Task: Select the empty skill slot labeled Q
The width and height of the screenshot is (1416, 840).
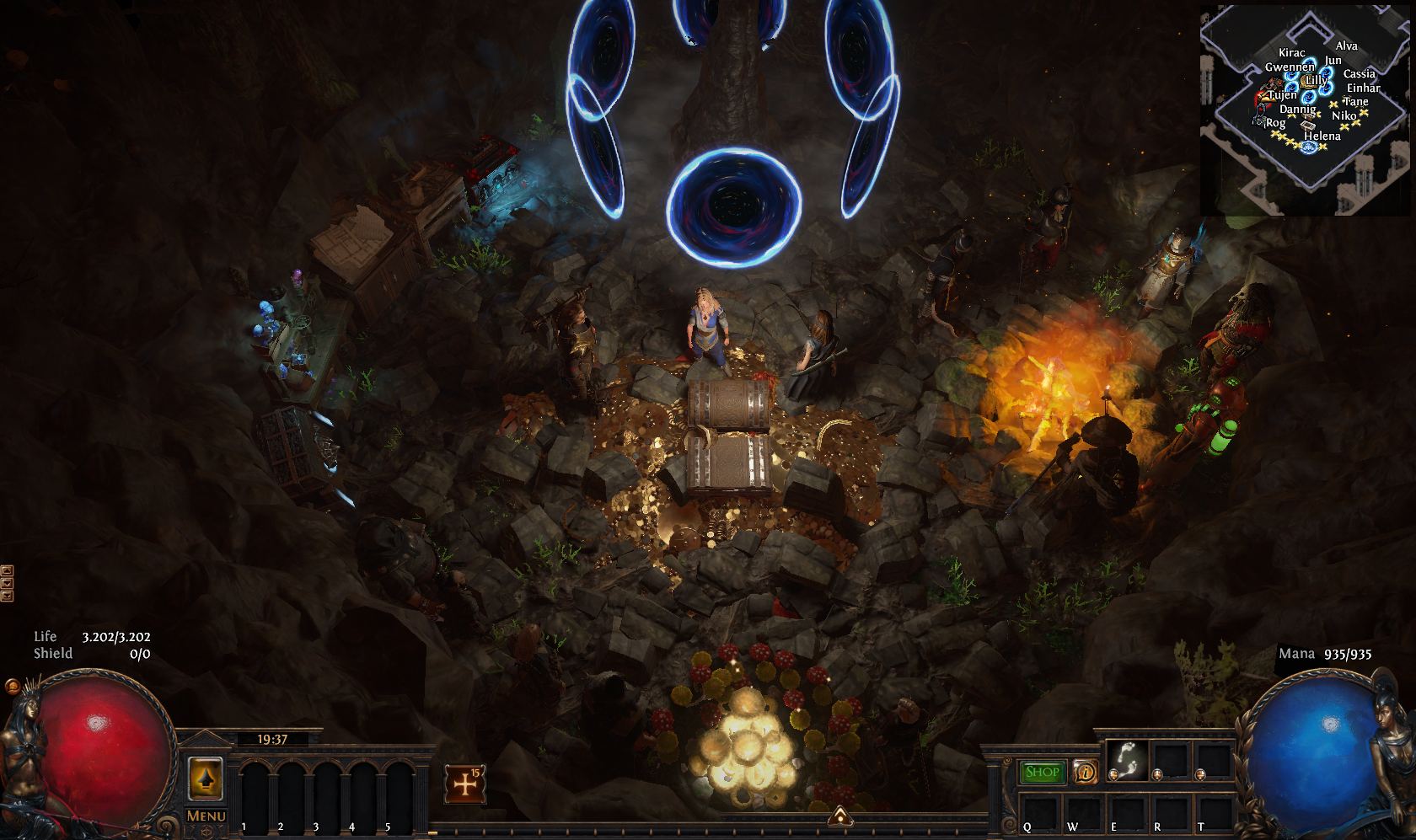Action: tap(1039, 814)
